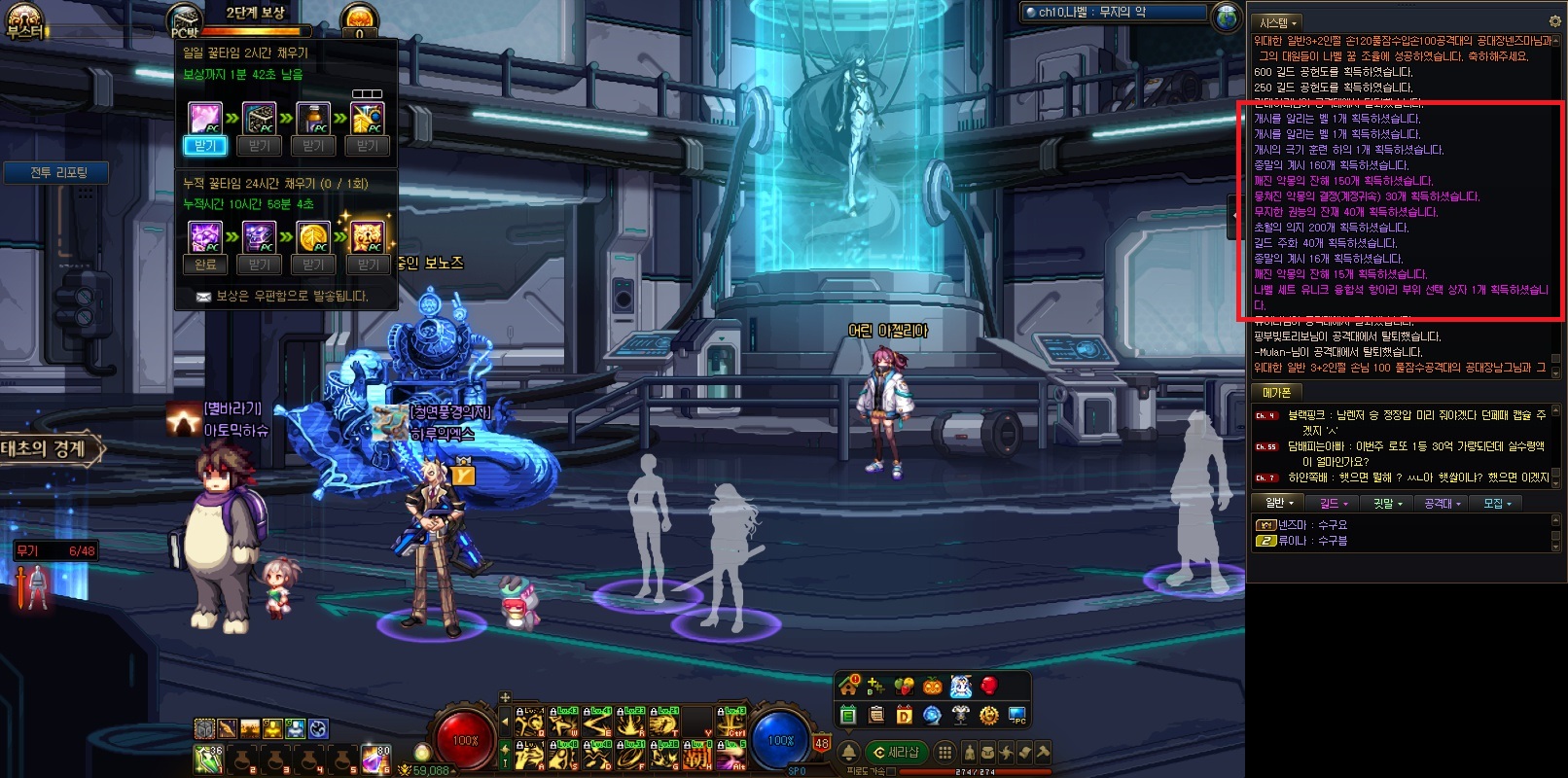Use the purple crystal in quick slot 6
Viewport: 1568px width, 778px height.
point(375,759)
